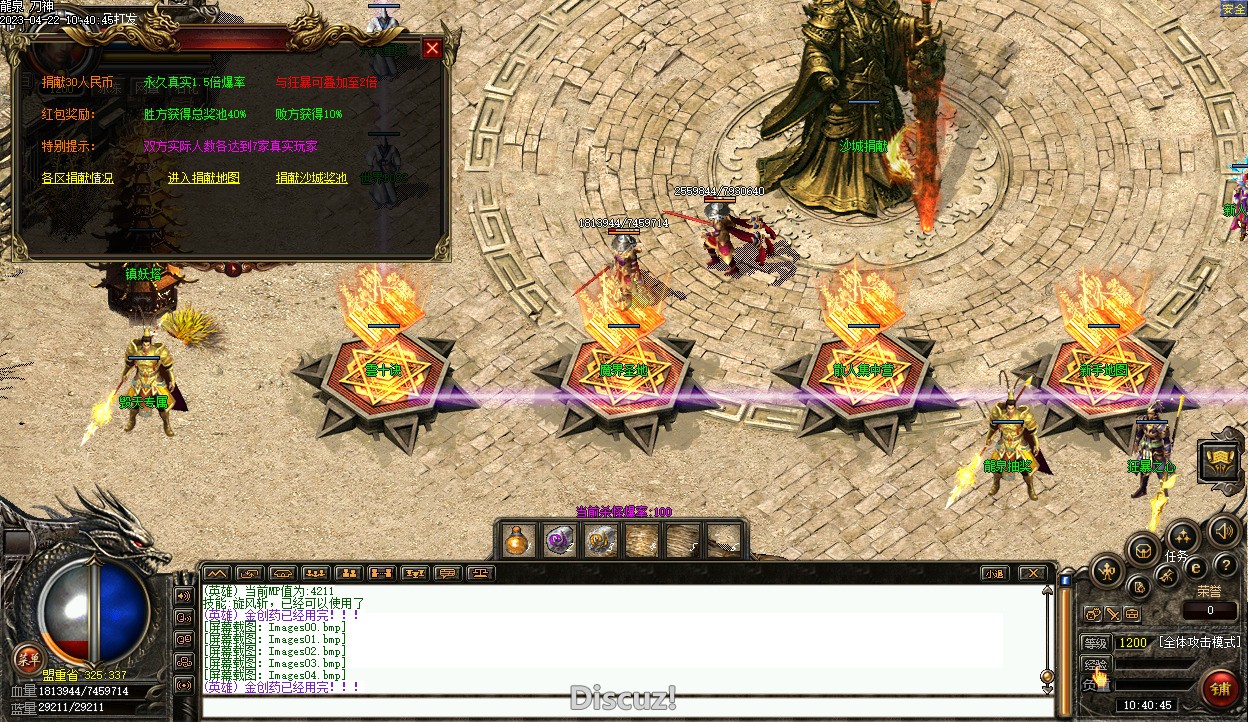Select the orange gourd potion hotbar slot
This screenshot has width=1248, height=722.
click(517, 541)
